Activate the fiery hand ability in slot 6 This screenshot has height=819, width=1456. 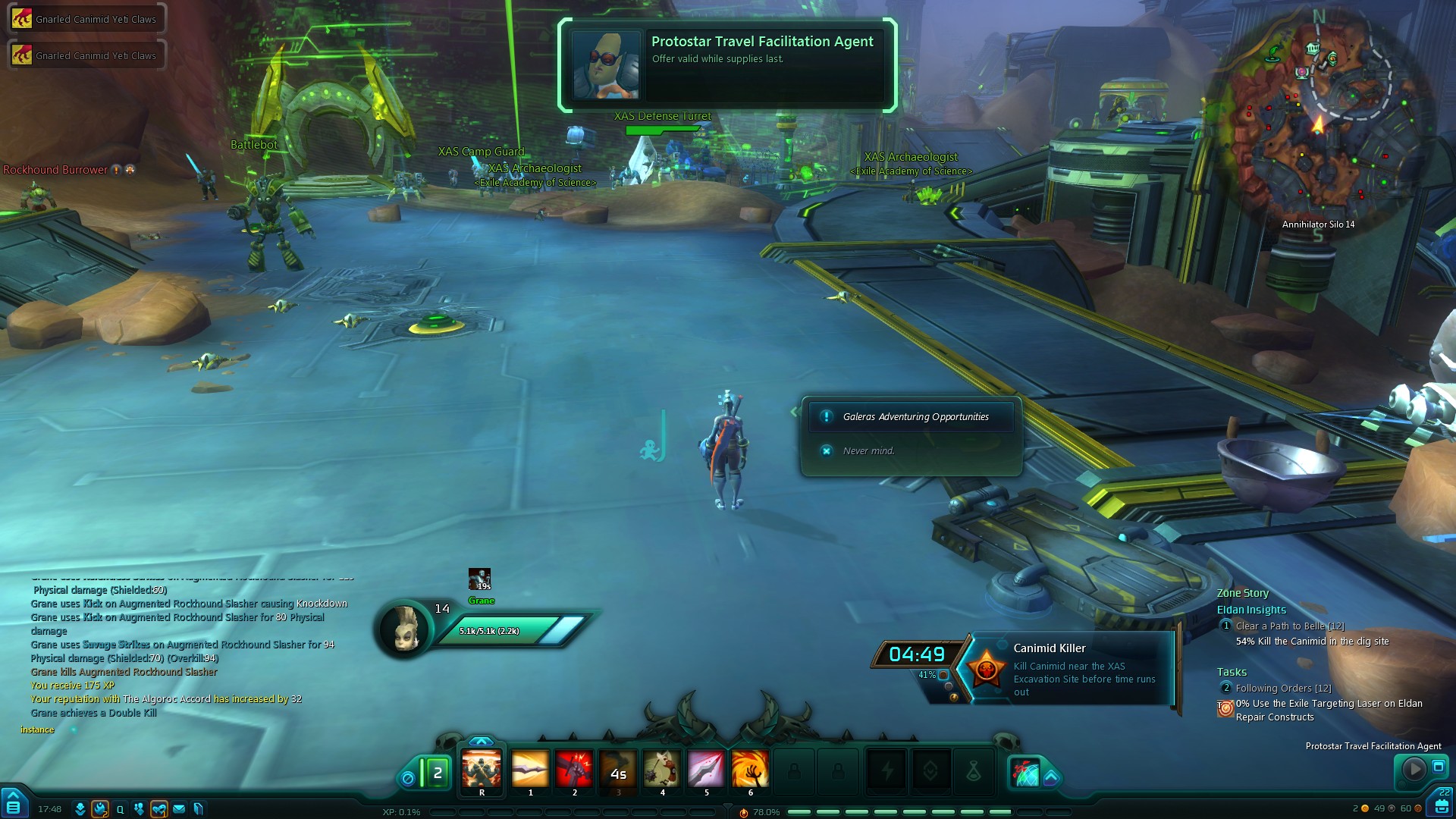click(x=750, y=770)
